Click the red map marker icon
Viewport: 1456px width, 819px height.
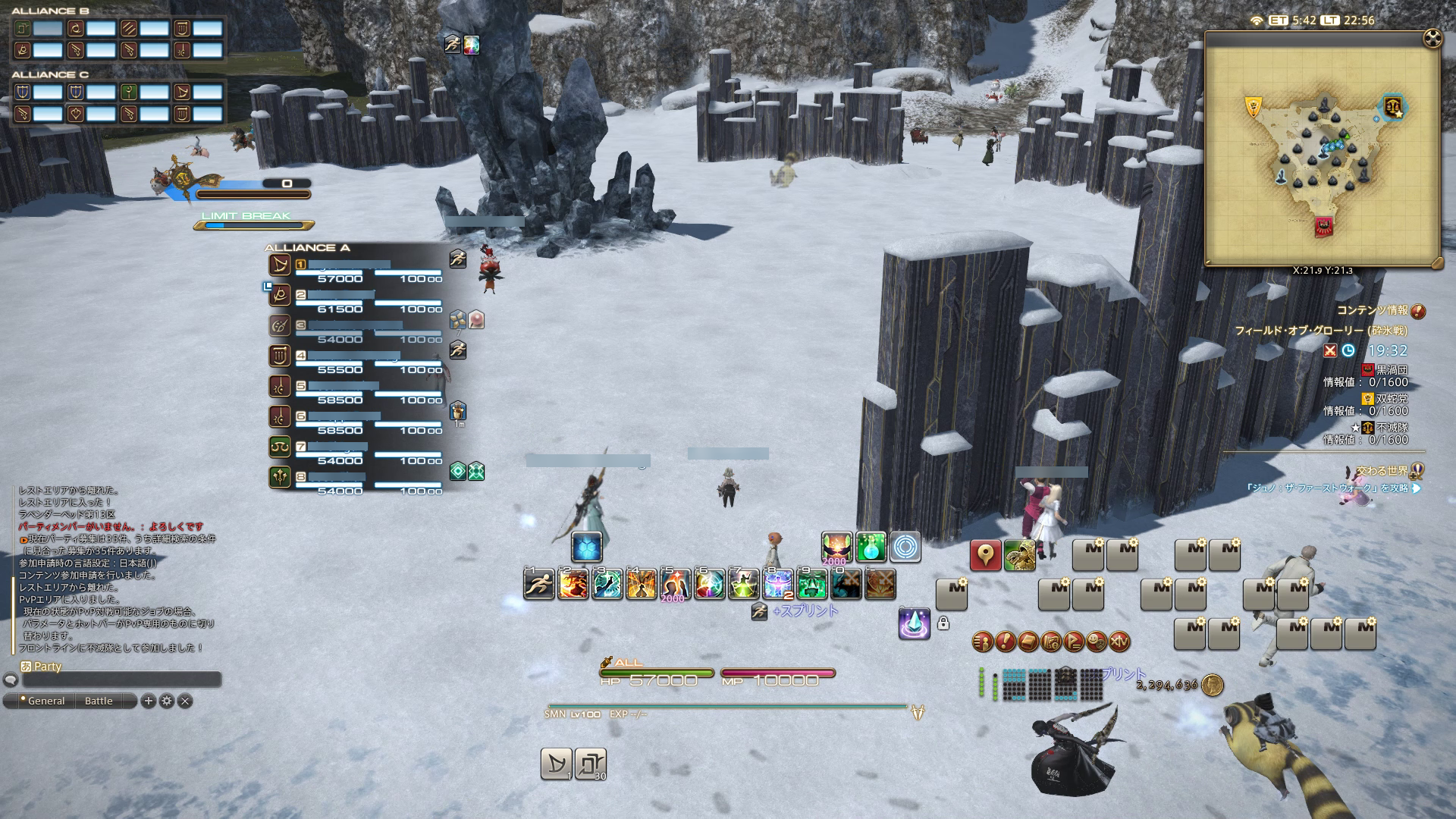click(x=985, y=556)
